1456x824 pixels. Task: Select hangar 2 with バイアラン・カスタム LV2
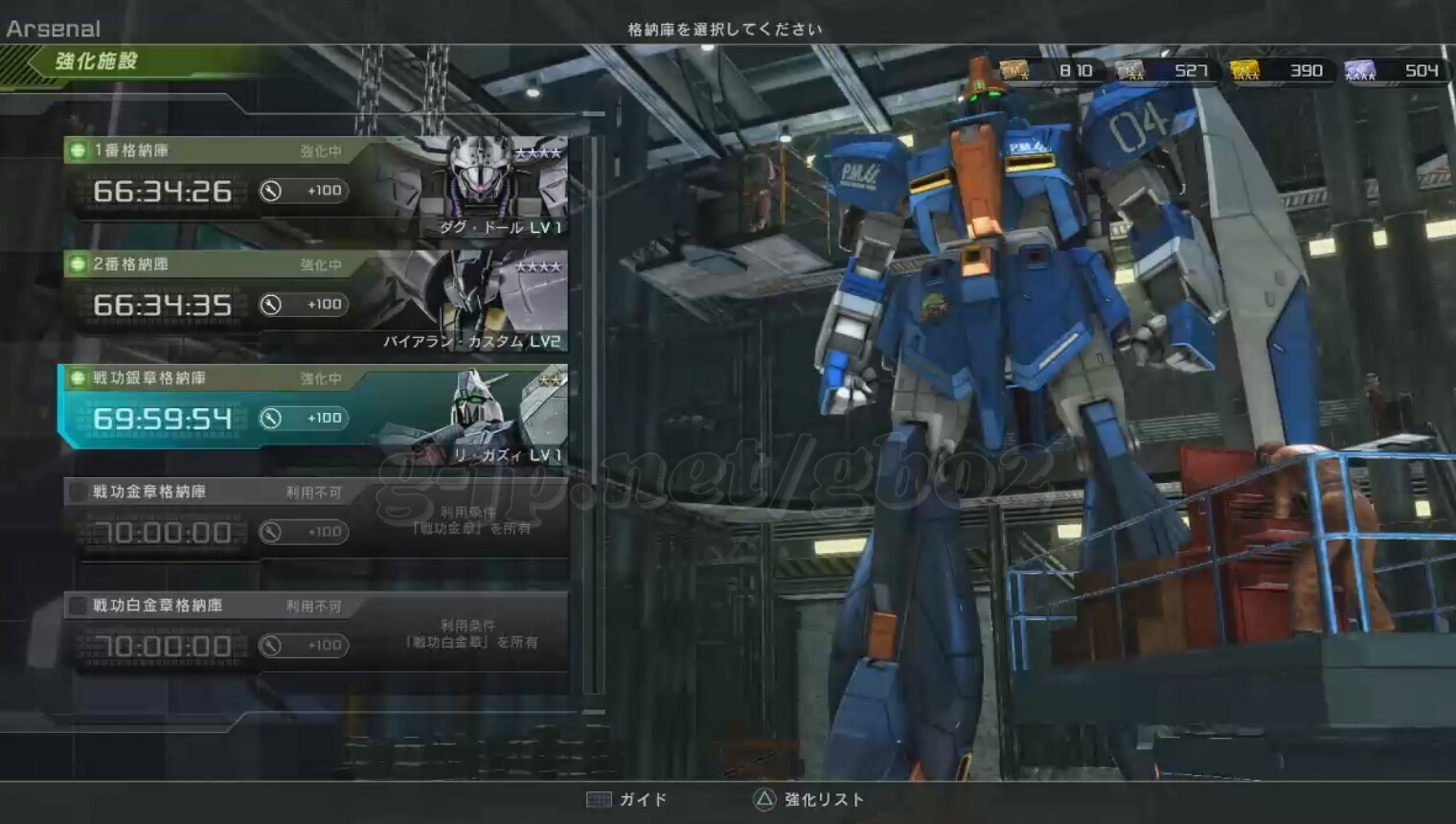click(192, 264)
